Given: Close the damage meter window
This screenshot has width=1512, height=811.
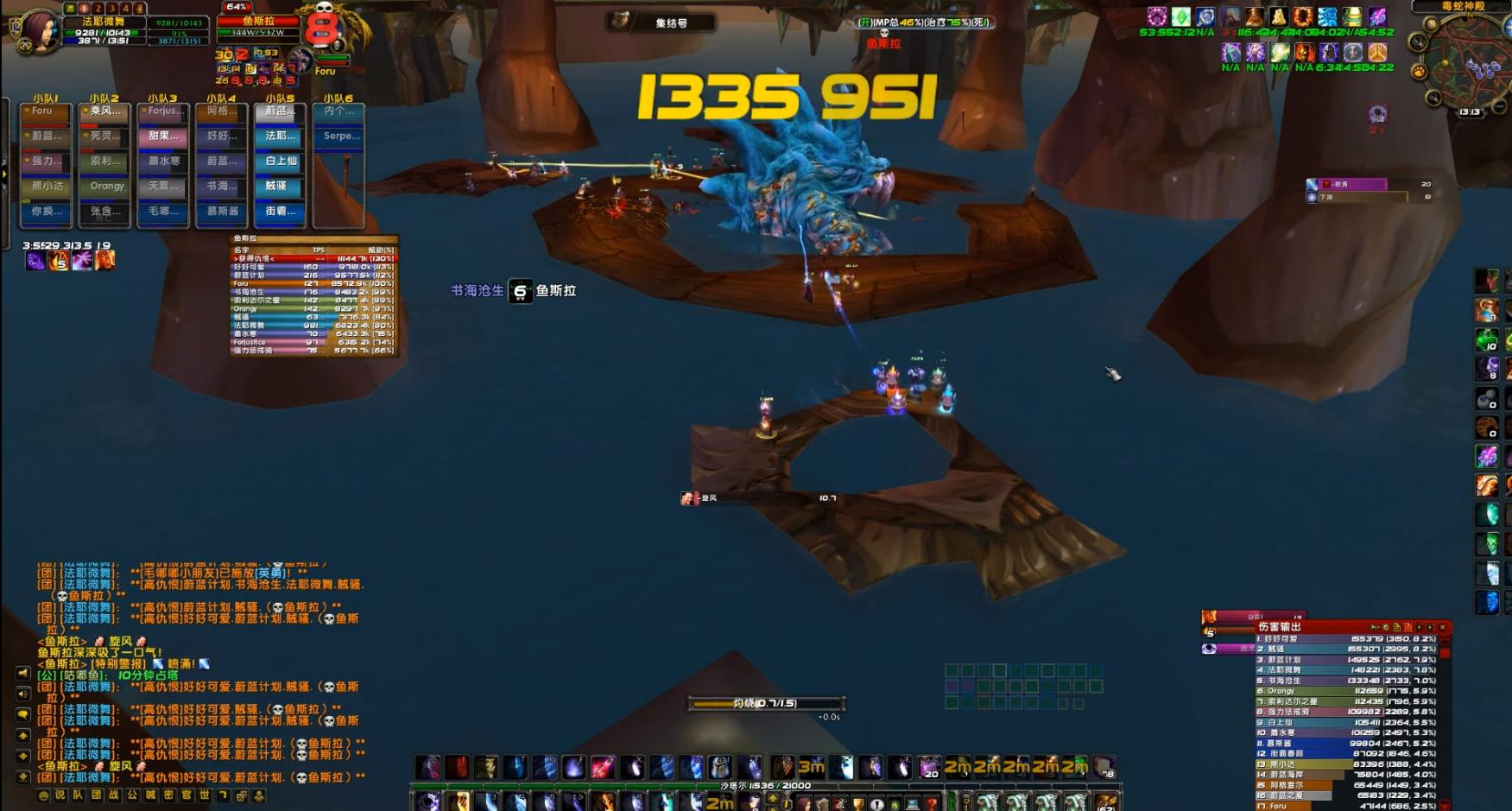Looking at the screenshot, I should click(x=1442, y=627).
